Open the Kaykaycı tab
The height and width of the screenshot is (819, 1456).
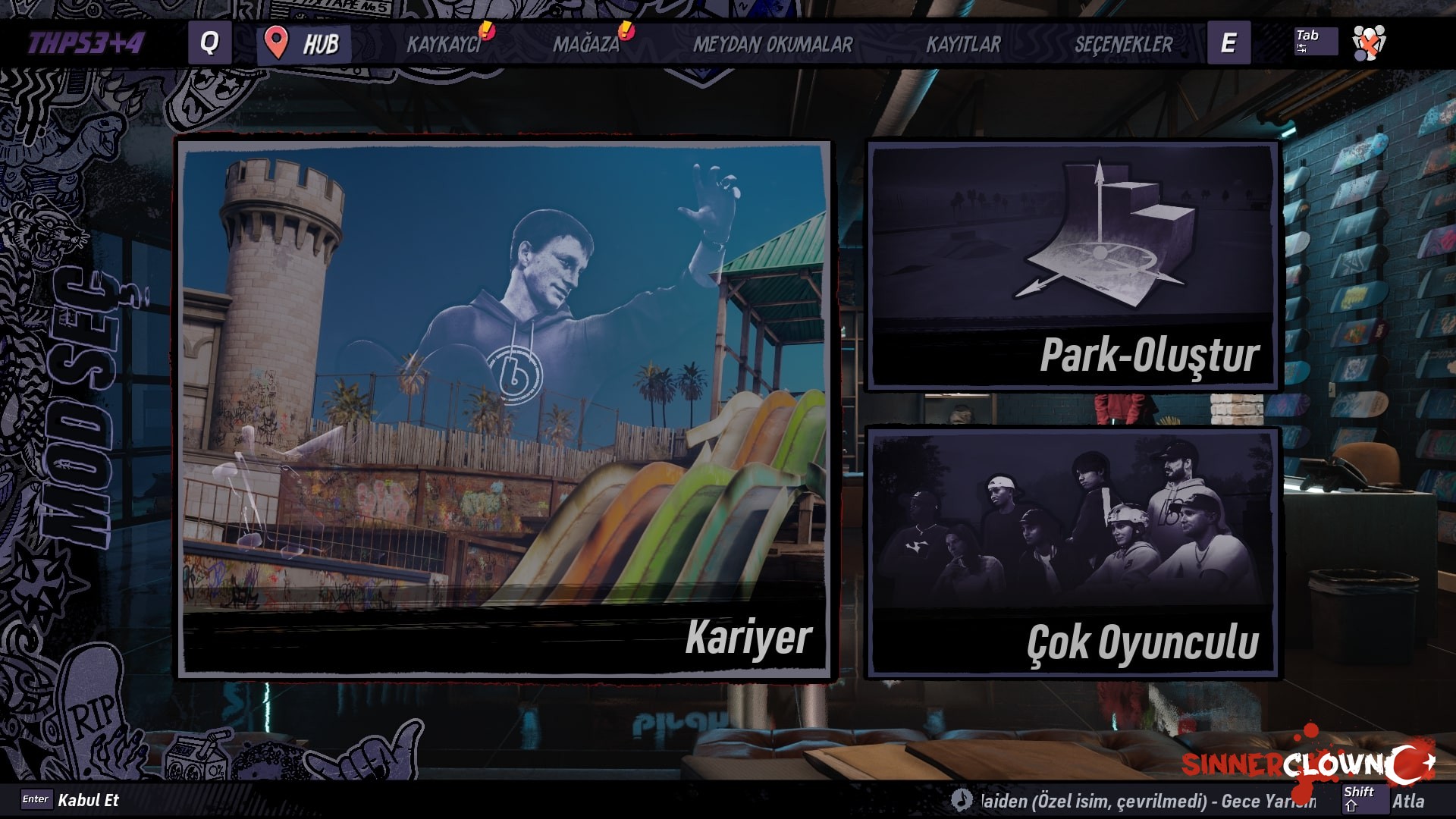pyautogui.click(x=444, y=44)
